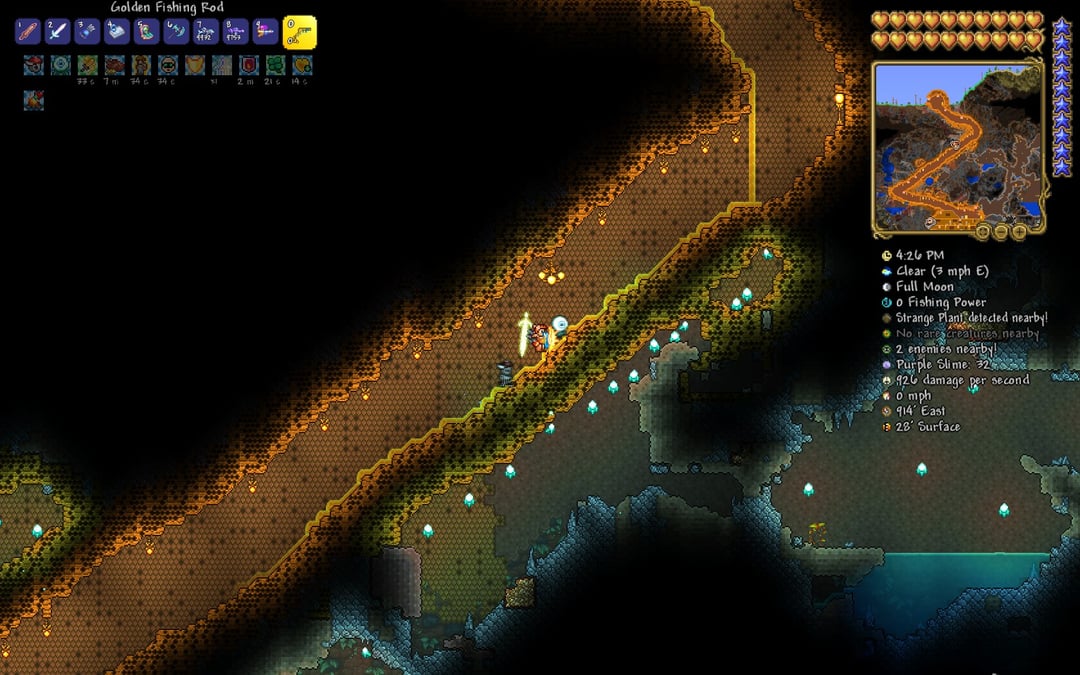1080x675 pixels.
Task: Click the minimap
Action: coord(958,147)
